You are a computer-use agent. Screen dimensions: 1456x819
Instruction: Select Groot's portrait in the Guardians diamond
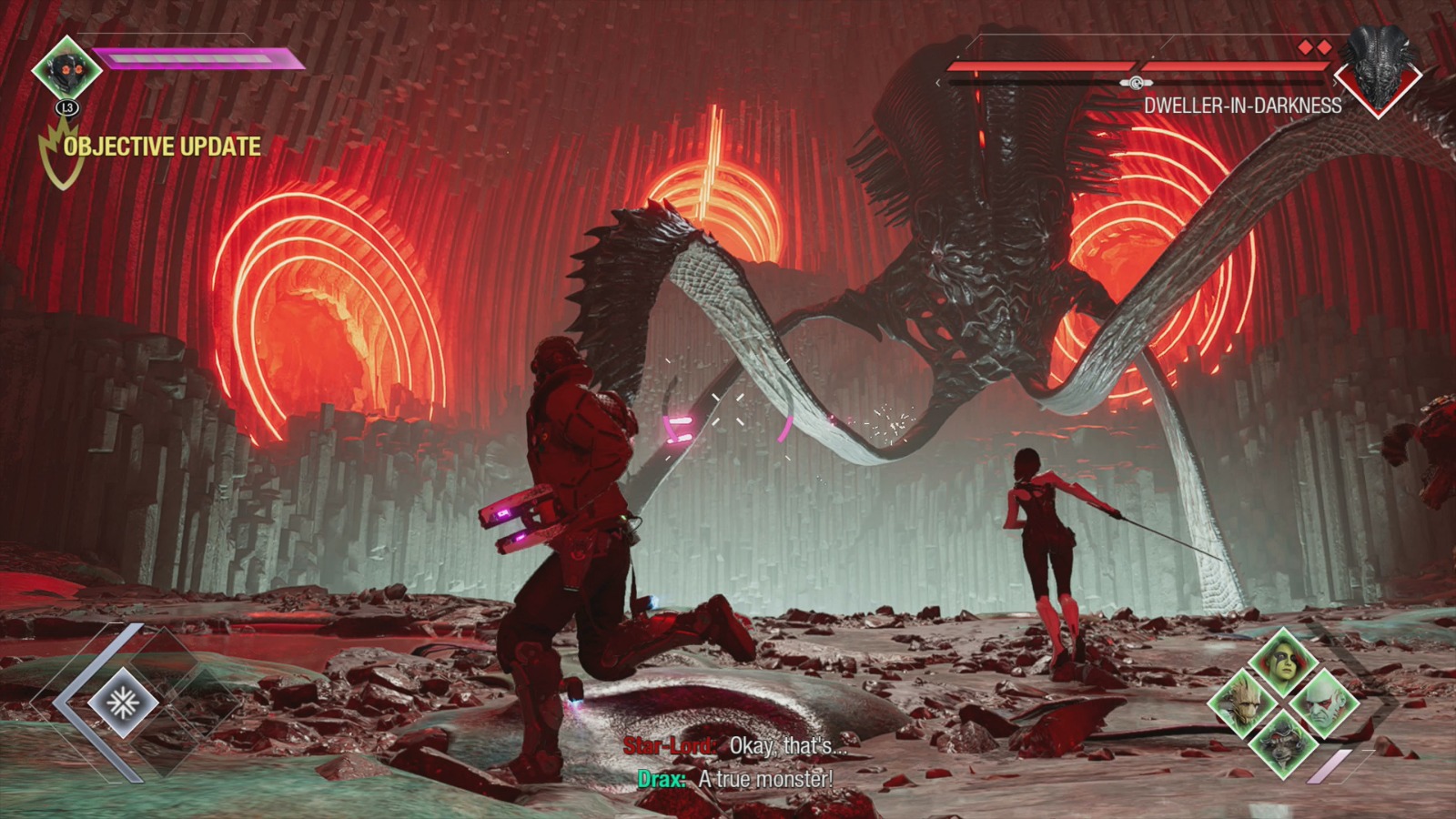1243,703
